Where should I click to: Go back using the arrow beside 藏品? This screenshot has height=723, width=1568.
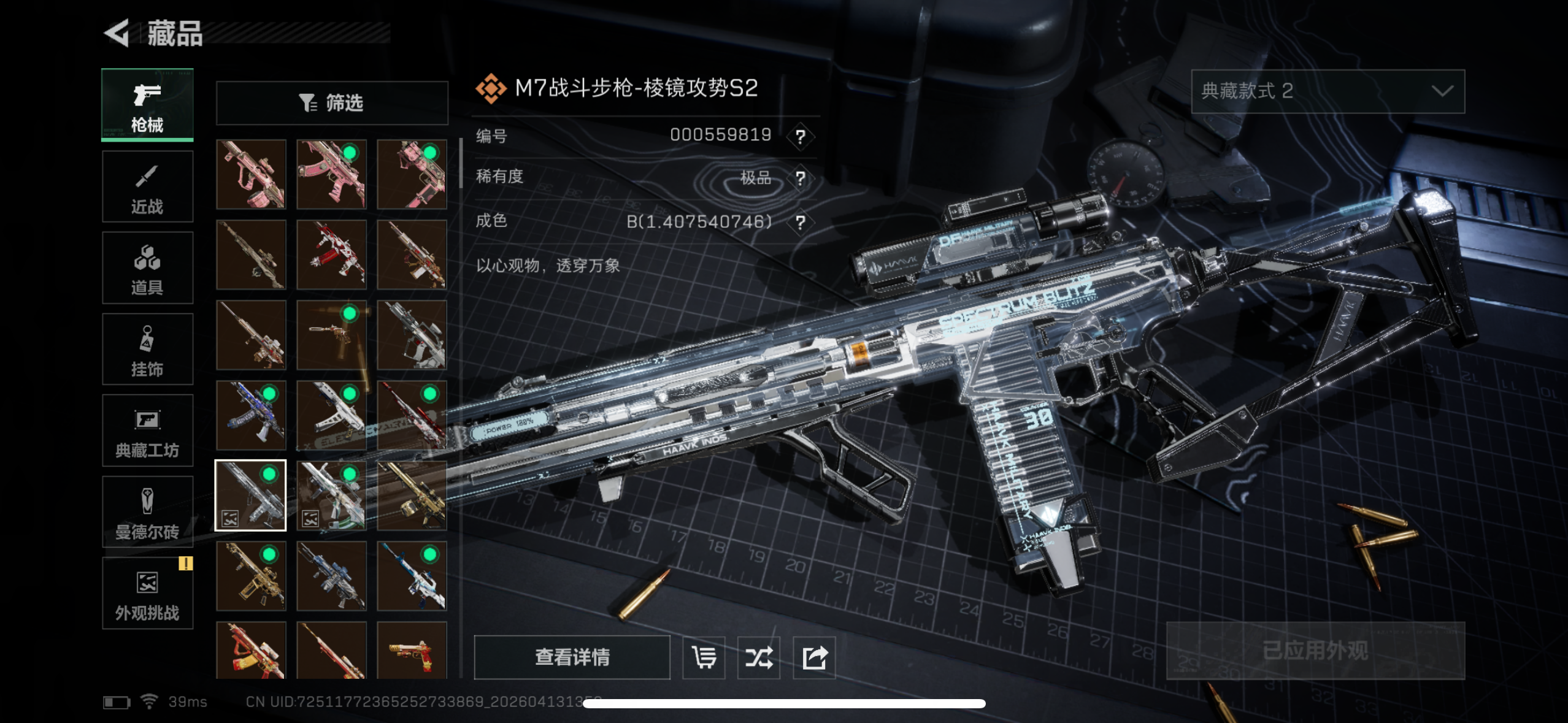click(117, 33)
